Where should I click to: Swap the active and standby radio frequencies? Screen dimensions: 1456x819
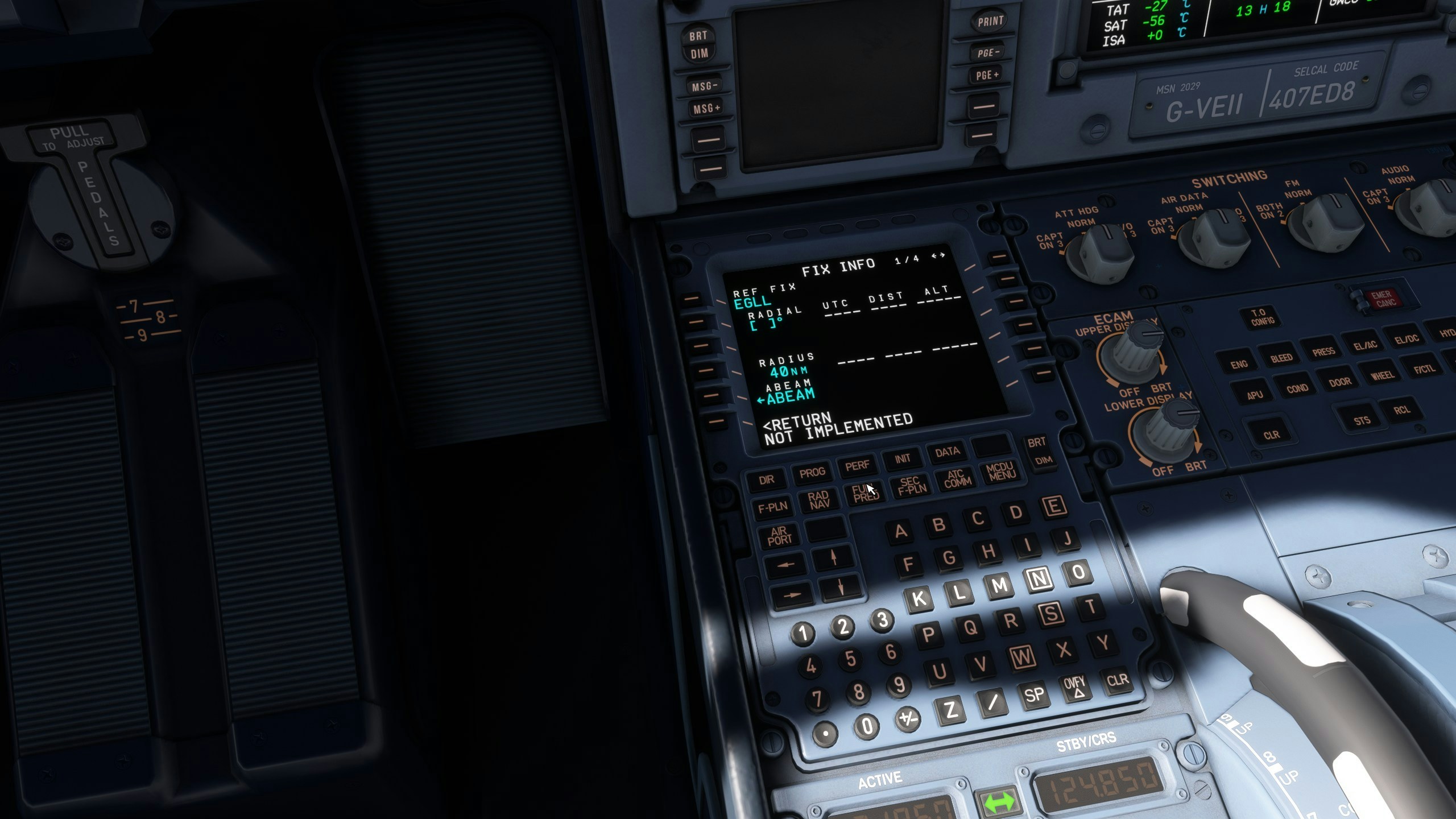(x=999, y=802)
